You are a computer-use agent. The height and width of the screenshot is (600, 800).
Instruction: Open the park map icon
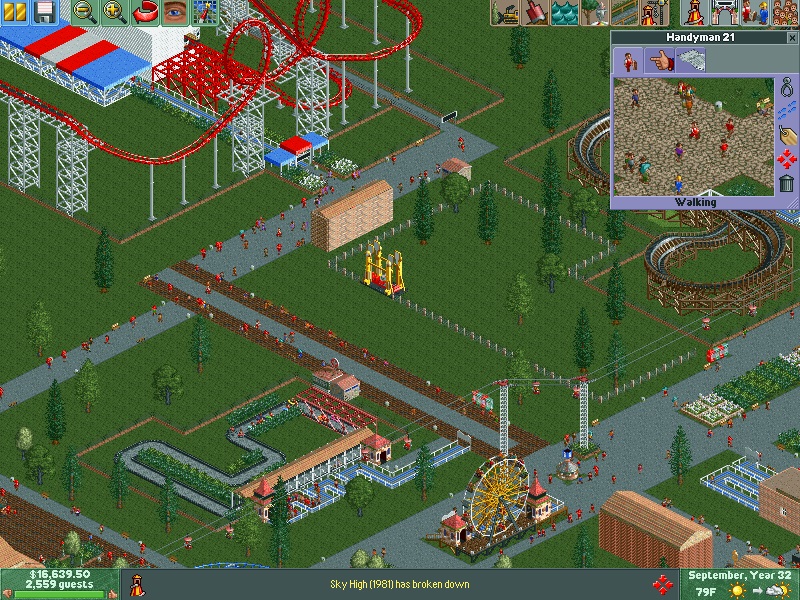pos(205,12)
